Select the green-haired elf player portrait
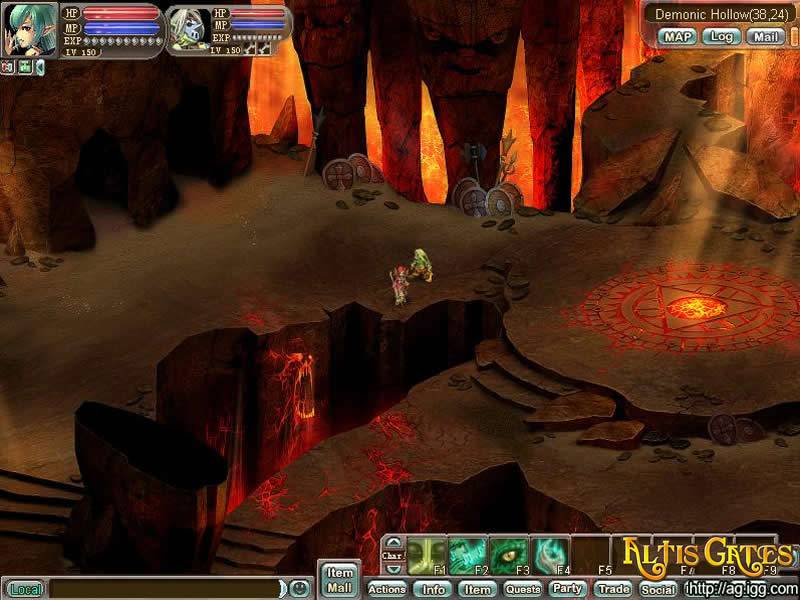This screenshot has height=600, width=800. point(28,31)
